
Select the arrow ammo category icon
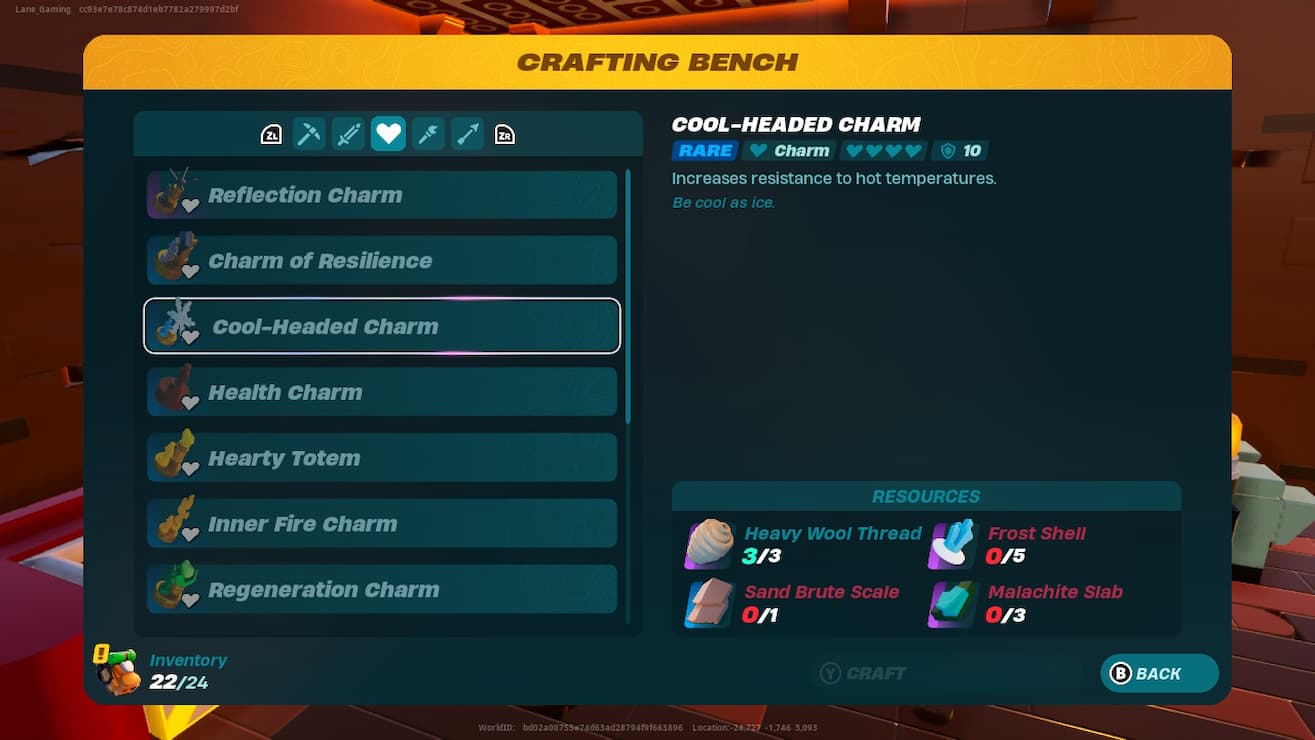[467, 133]
